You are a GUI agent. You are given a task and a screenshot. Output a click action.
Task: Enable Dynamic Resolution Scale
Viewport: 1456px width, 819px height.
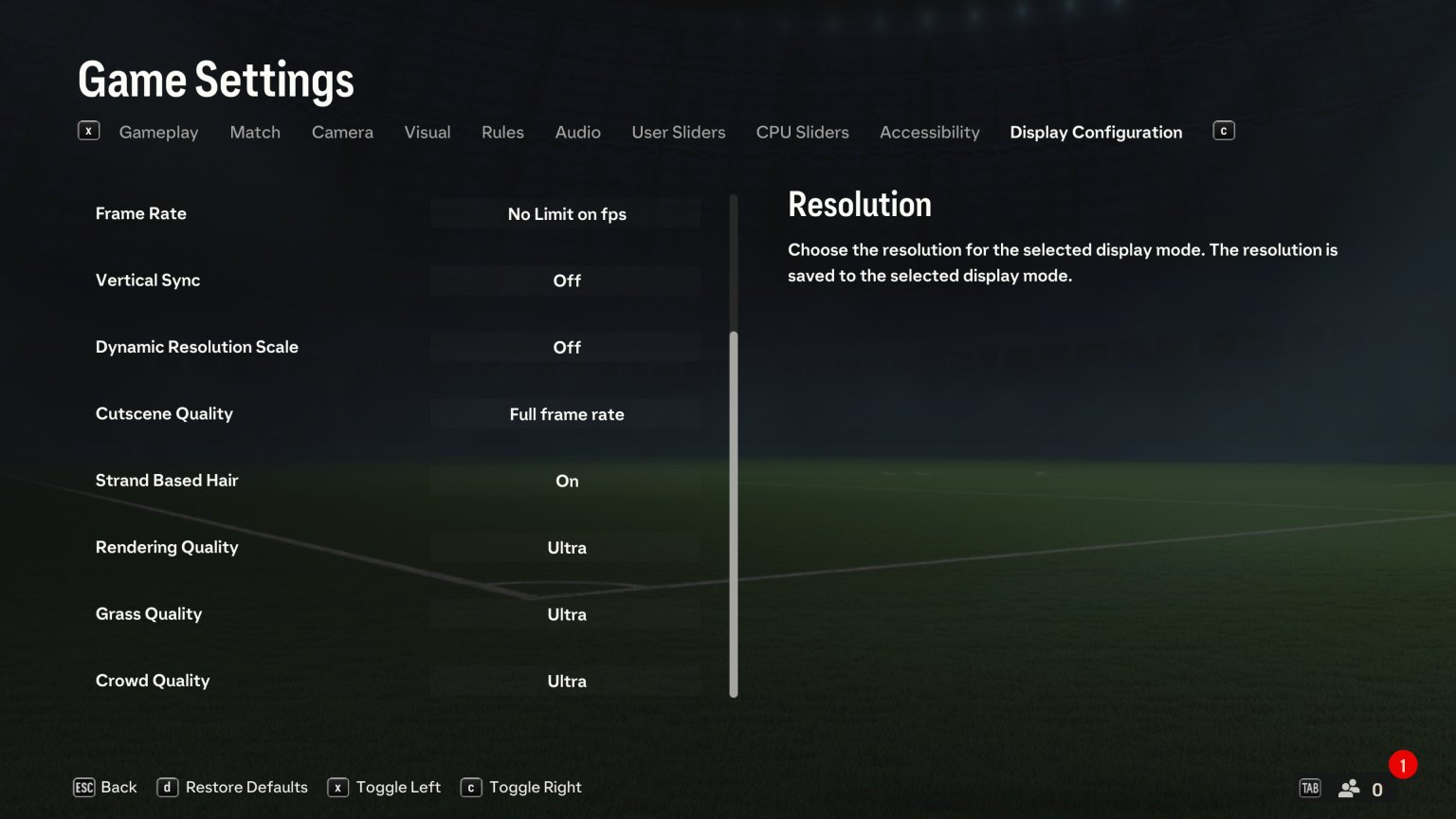coord(566,347)
